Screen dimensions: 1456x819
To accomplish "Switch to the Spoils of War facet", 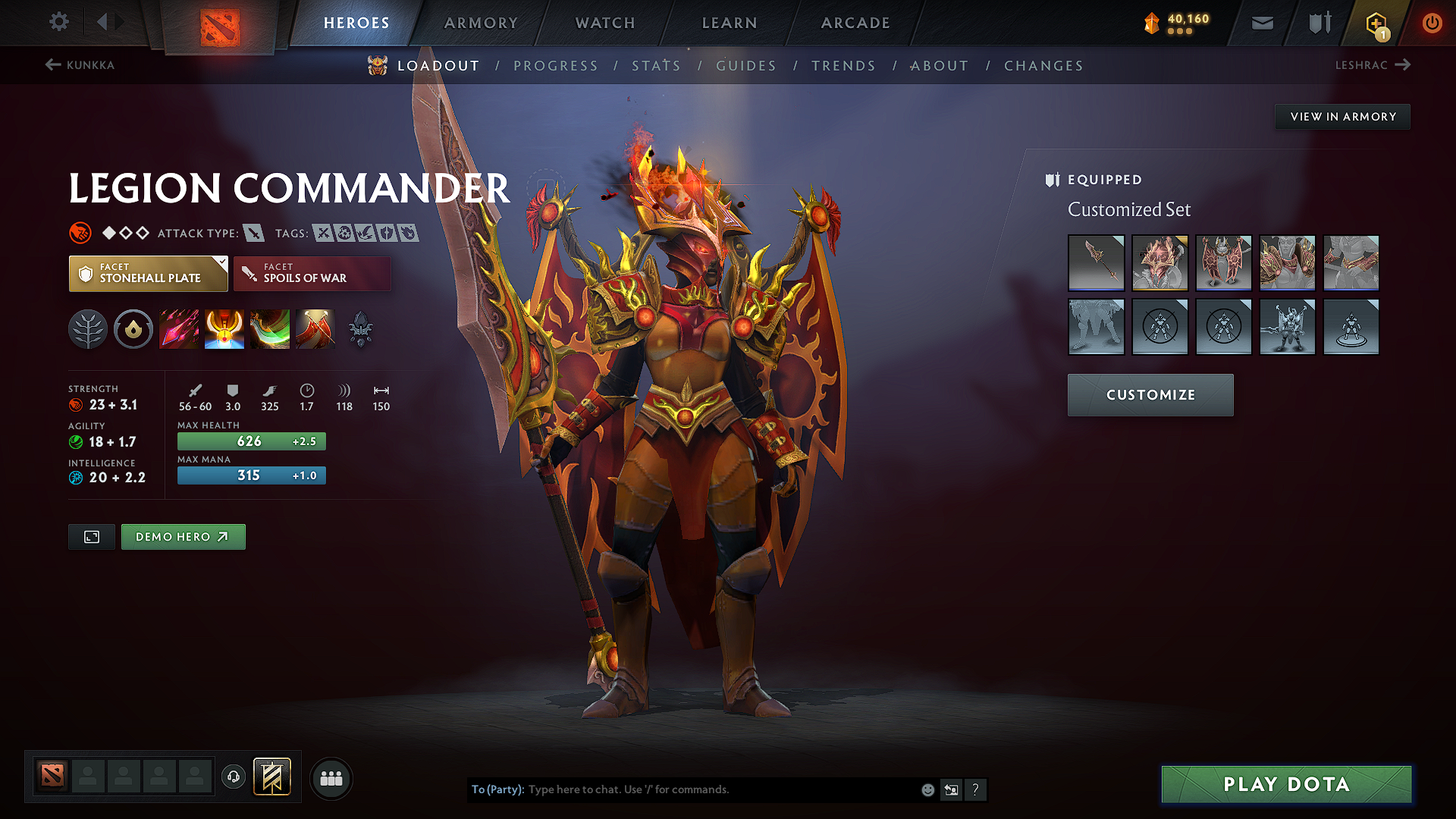I will click(312, 273).
